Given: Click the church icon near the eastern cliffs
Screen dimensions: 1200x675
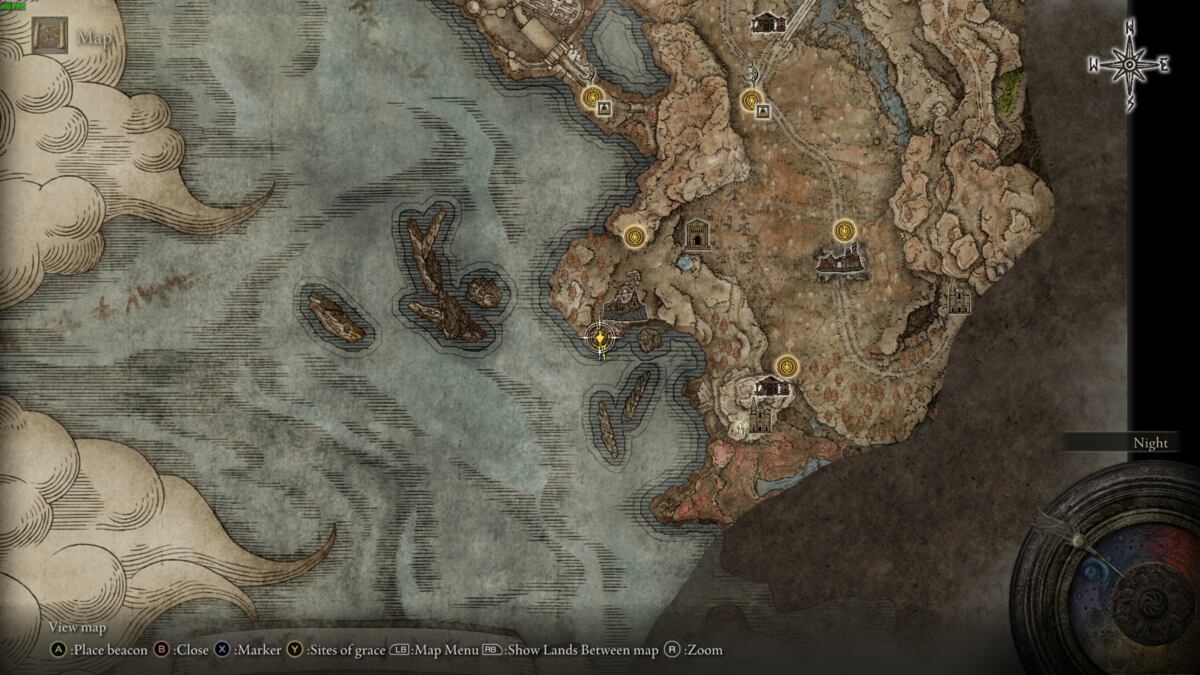Looking at the screenshot, I should [x=959, y=298].
